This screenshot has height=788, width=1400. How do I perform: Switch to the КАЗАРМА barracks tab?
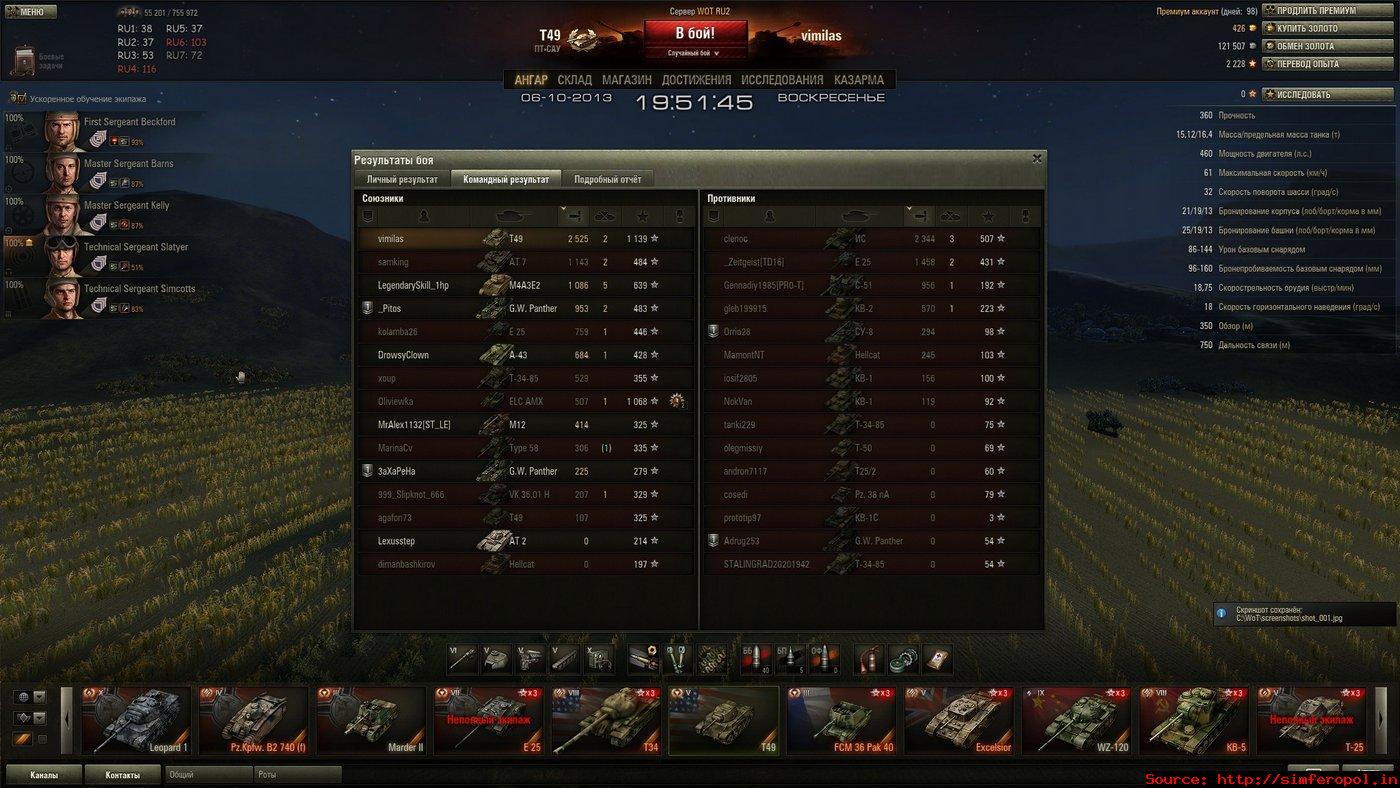(858, 80)
